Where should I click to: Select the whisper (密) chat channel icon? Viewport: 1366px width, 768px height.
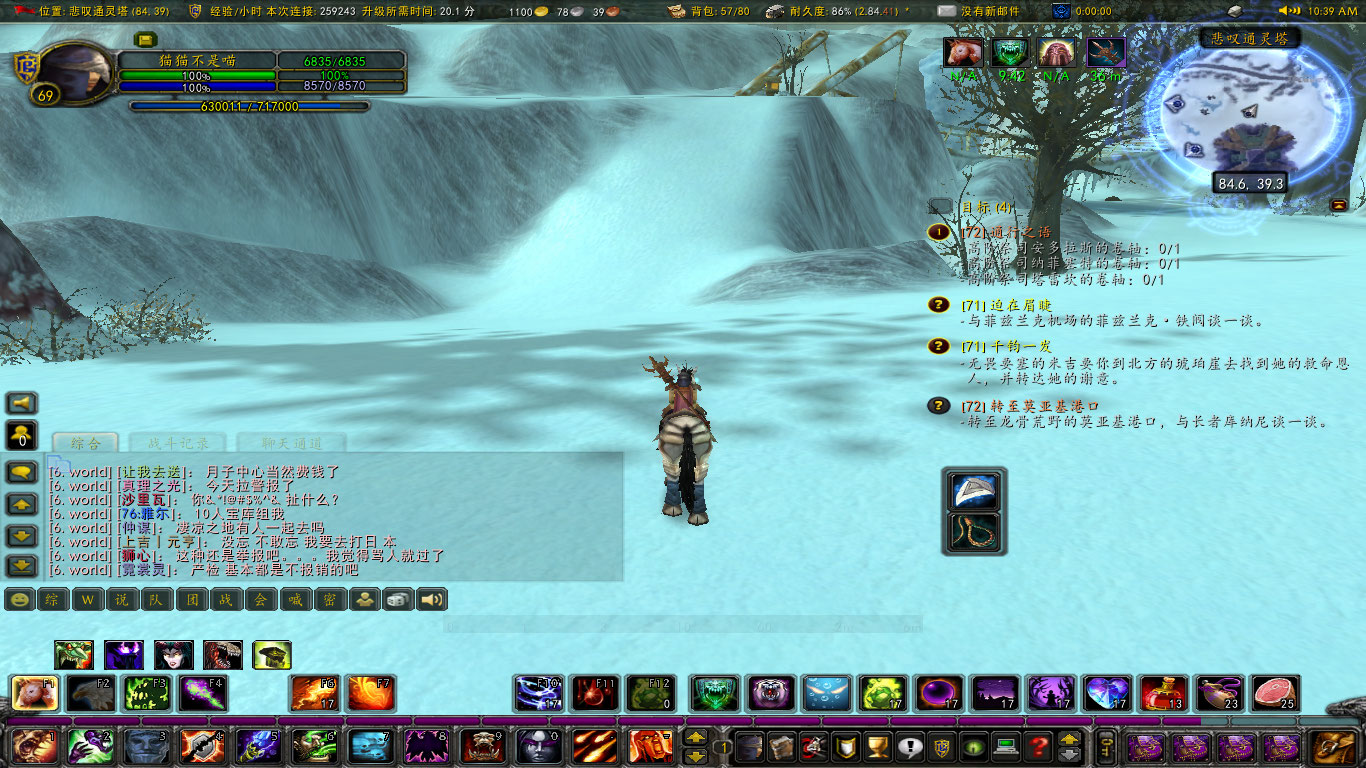point(328,601)
